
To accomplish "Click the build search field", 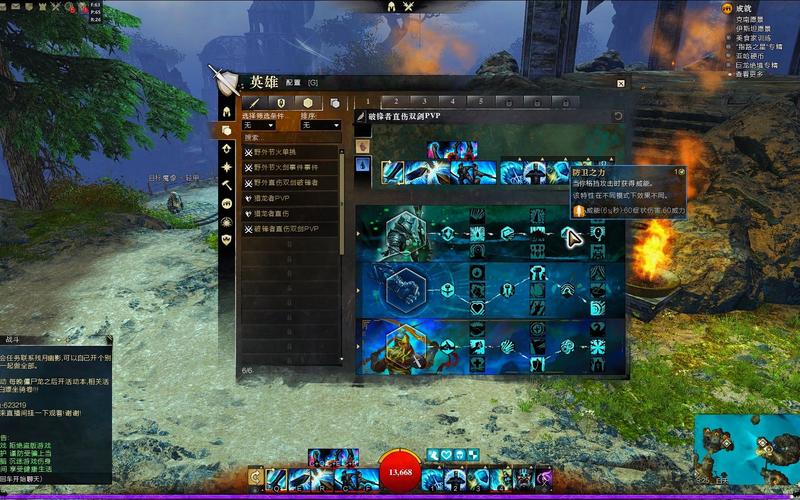I will pos(291,137).
